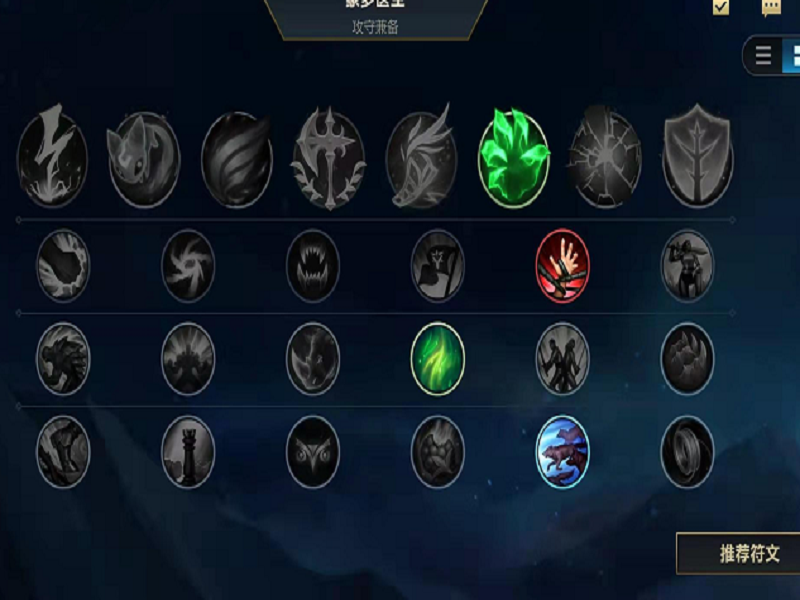The image size is (800, 600).
Task: Pick the fanged mouth rune
Action: click(x=313, y=266)
